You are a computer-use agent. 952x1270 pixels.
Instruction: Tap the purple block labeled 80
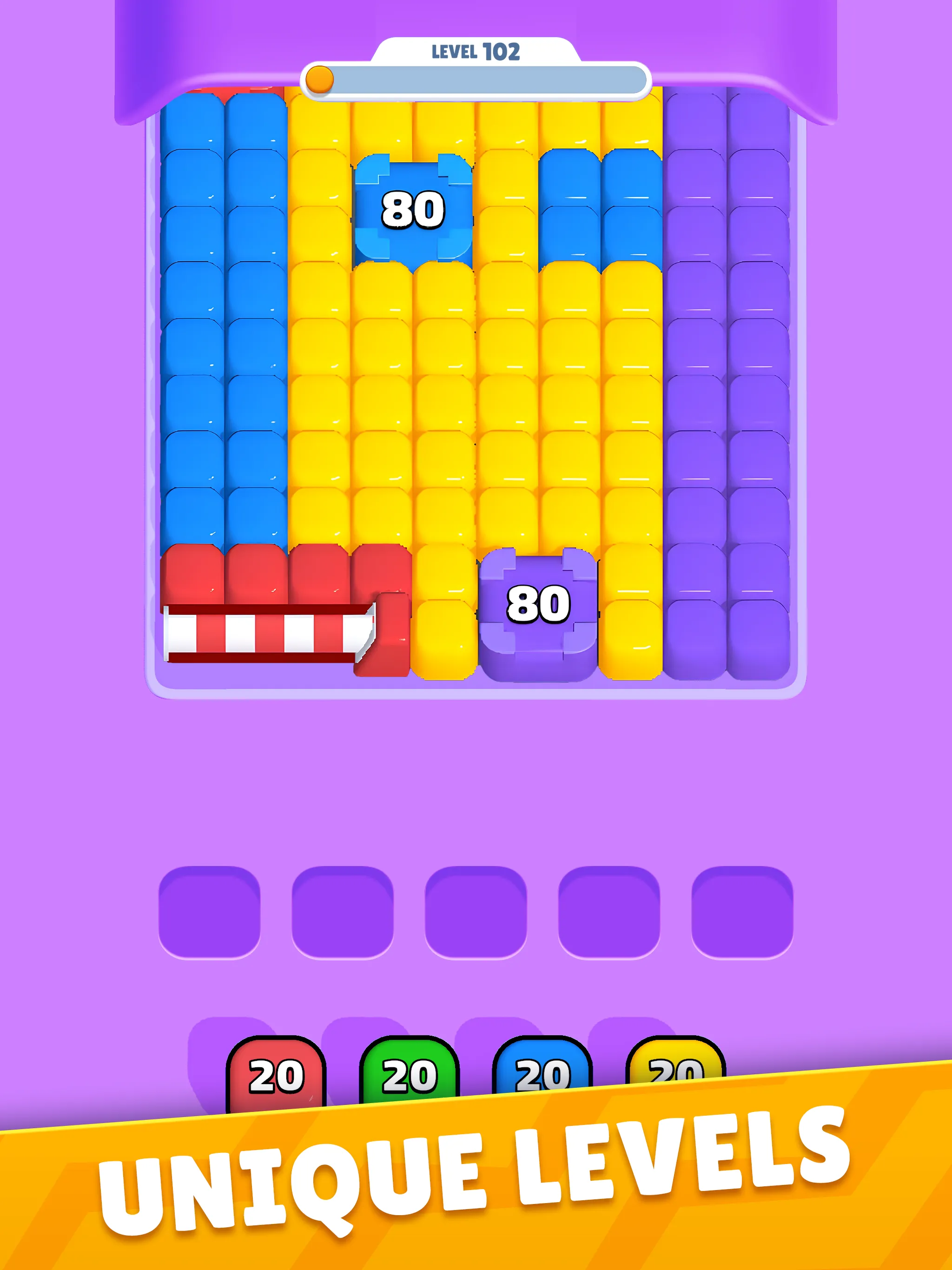(539, 603)
